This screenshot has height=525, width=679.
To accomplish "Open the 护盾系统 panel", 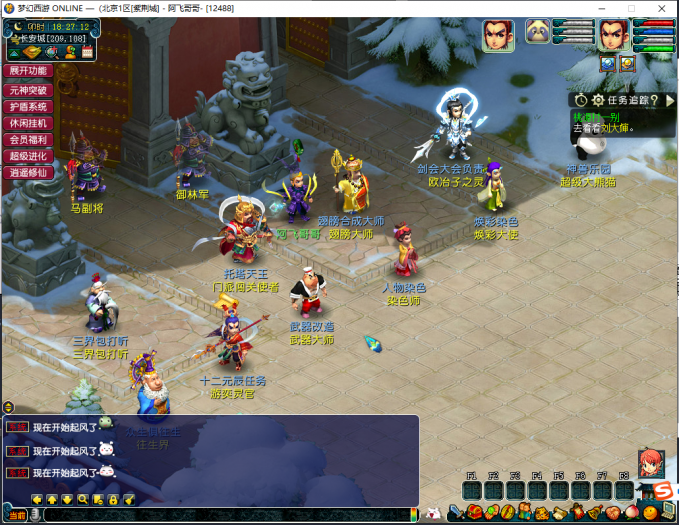I will [29, 106].
